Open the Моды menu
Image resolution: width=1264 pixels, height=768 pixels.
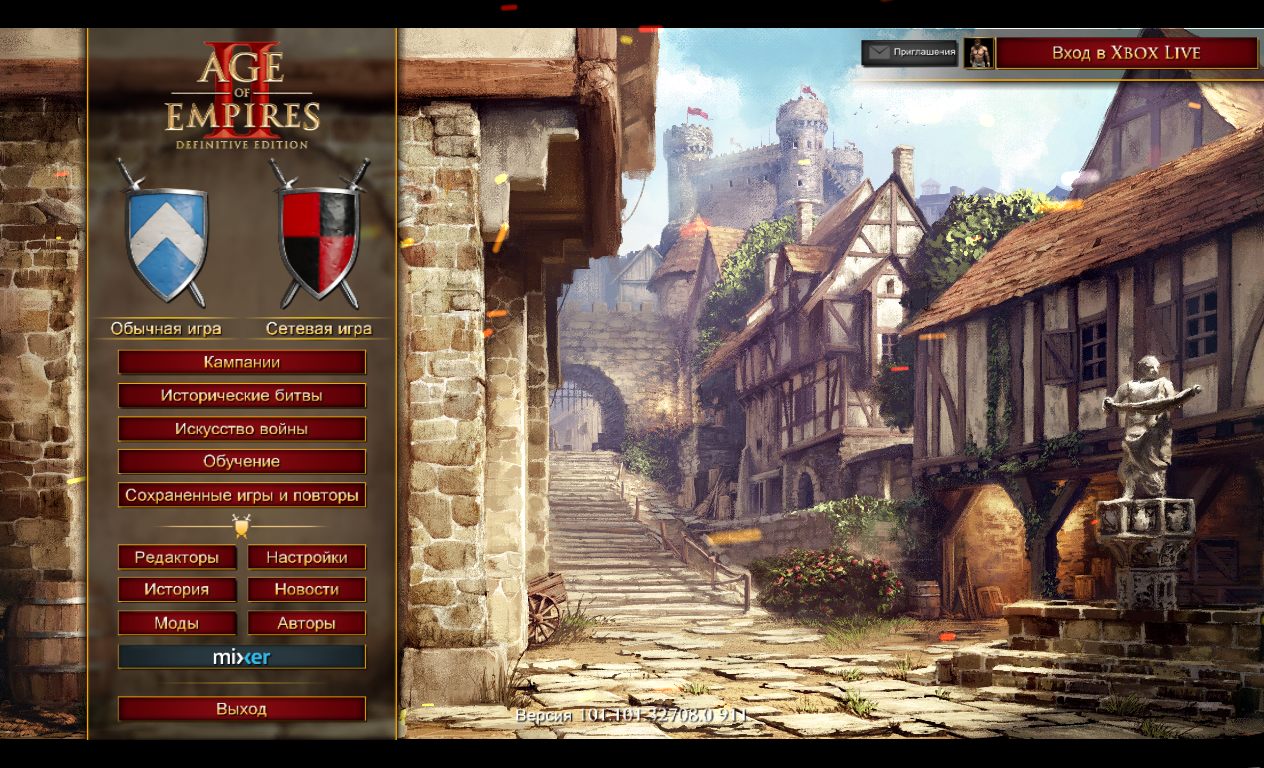click(177, 623)
